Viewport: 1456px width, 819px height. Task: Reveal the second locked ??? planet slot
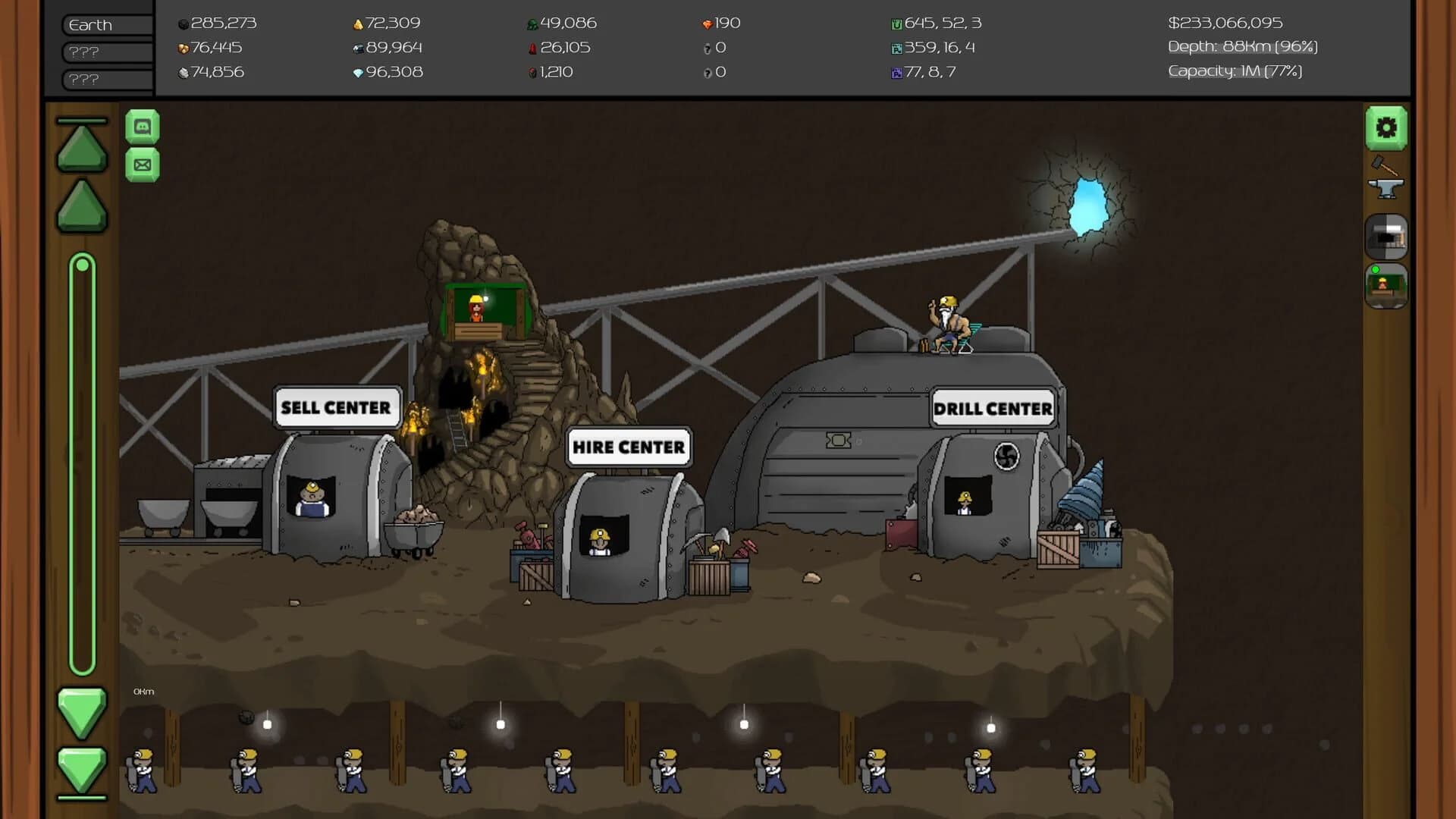(x=105, y=79)
